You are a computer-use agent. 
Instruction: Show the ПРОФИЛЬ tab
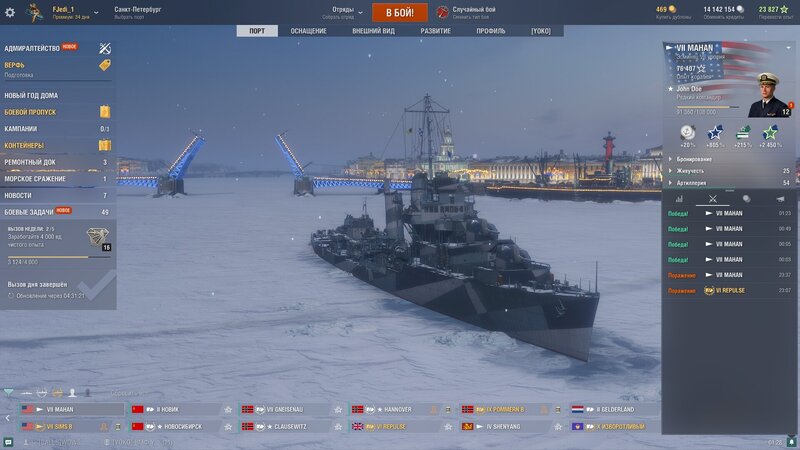(490, 31)
